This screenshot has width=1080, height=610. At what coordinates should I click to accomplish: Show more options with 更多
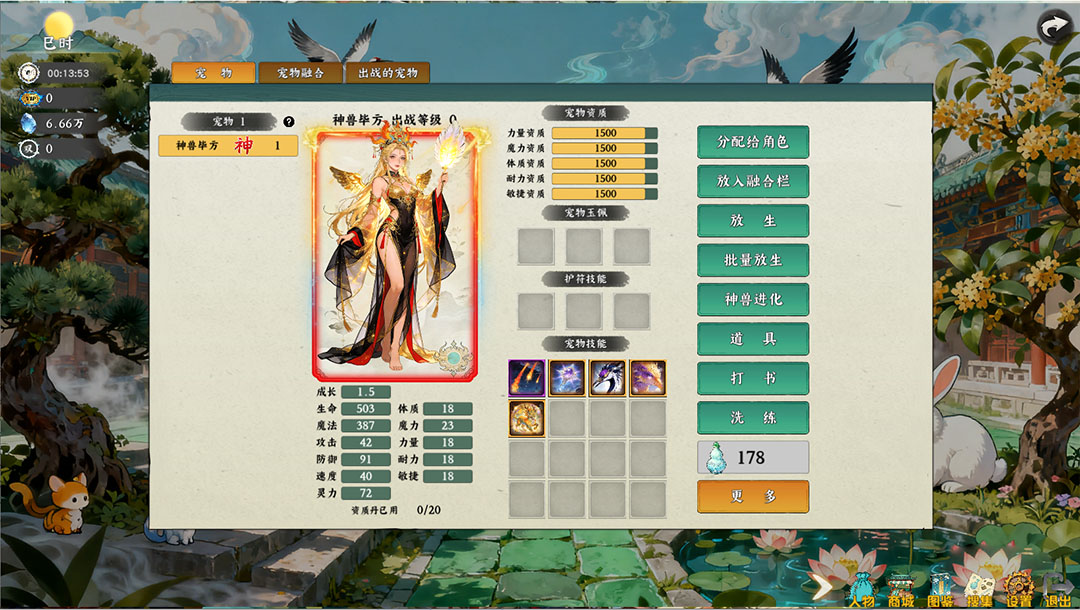point(752,496)
